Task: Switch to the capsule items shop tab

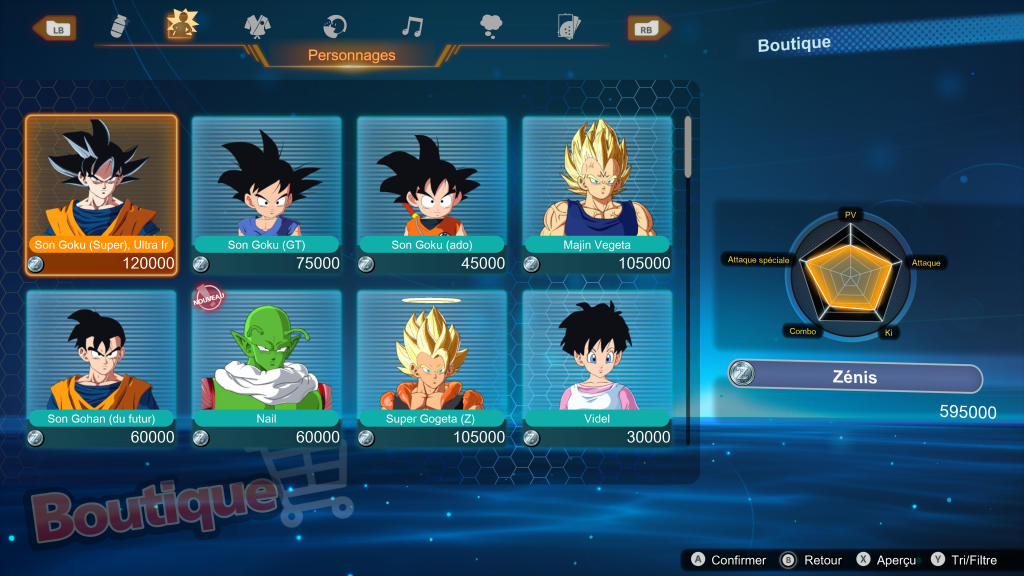Action: tap(116, 27)
